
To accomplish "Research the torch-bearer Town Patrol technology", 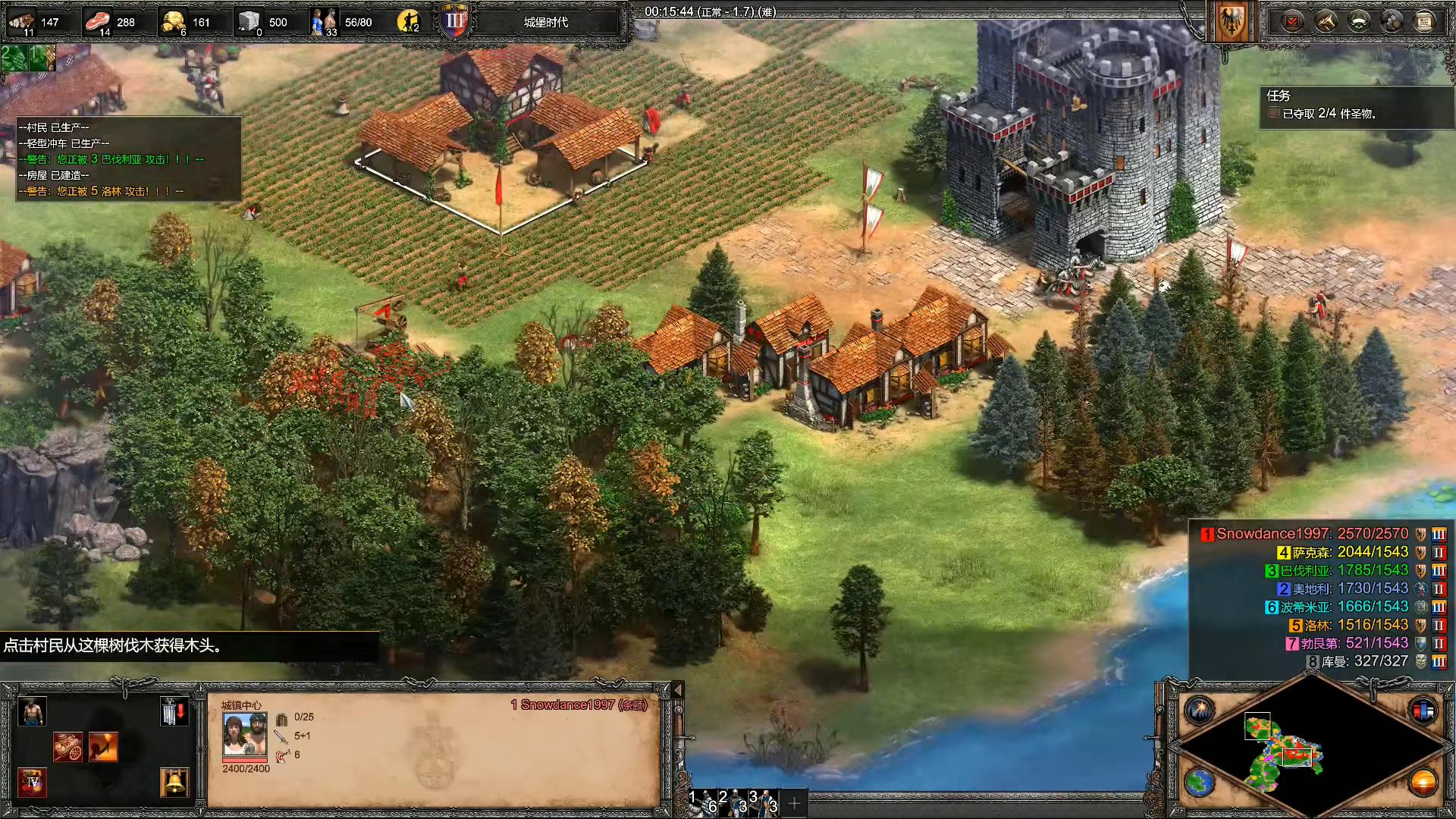I will [103, 747].
